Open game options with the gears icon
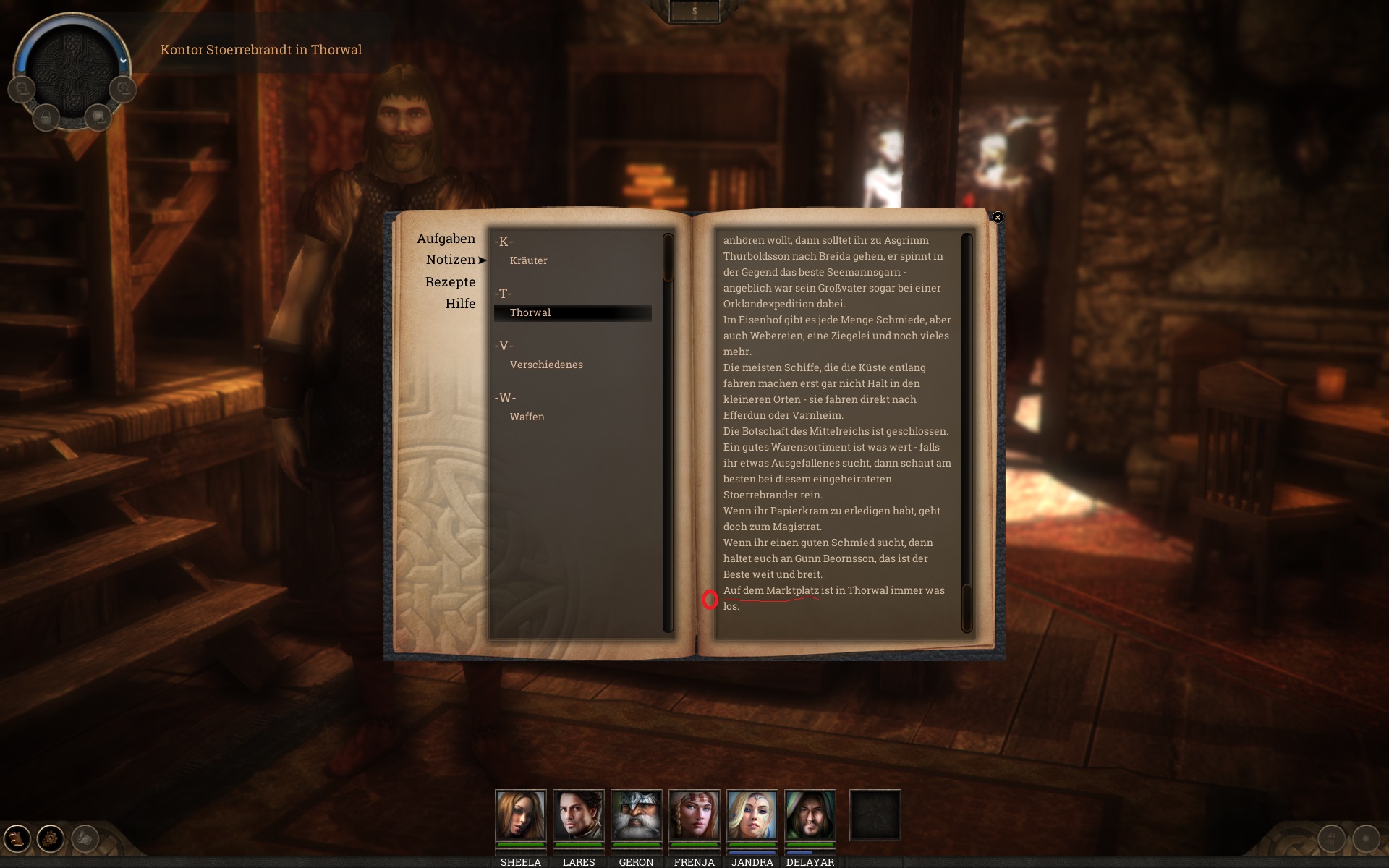The width and height of the screenshot is (1389, 868). (48, 837)
